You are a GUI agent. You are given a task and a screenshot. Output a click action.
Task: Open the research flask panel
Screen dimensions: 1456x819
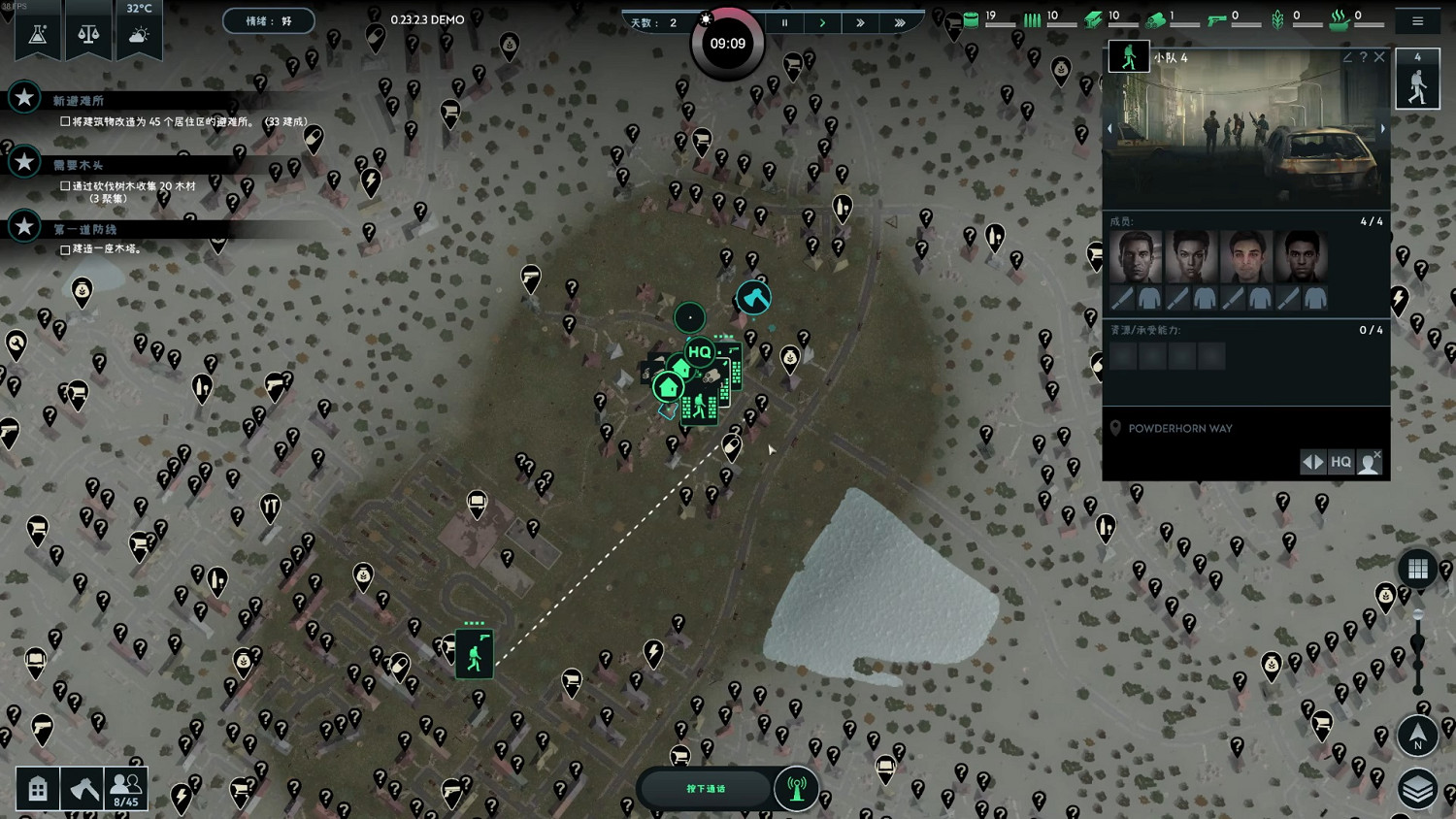tap(38, 35)
